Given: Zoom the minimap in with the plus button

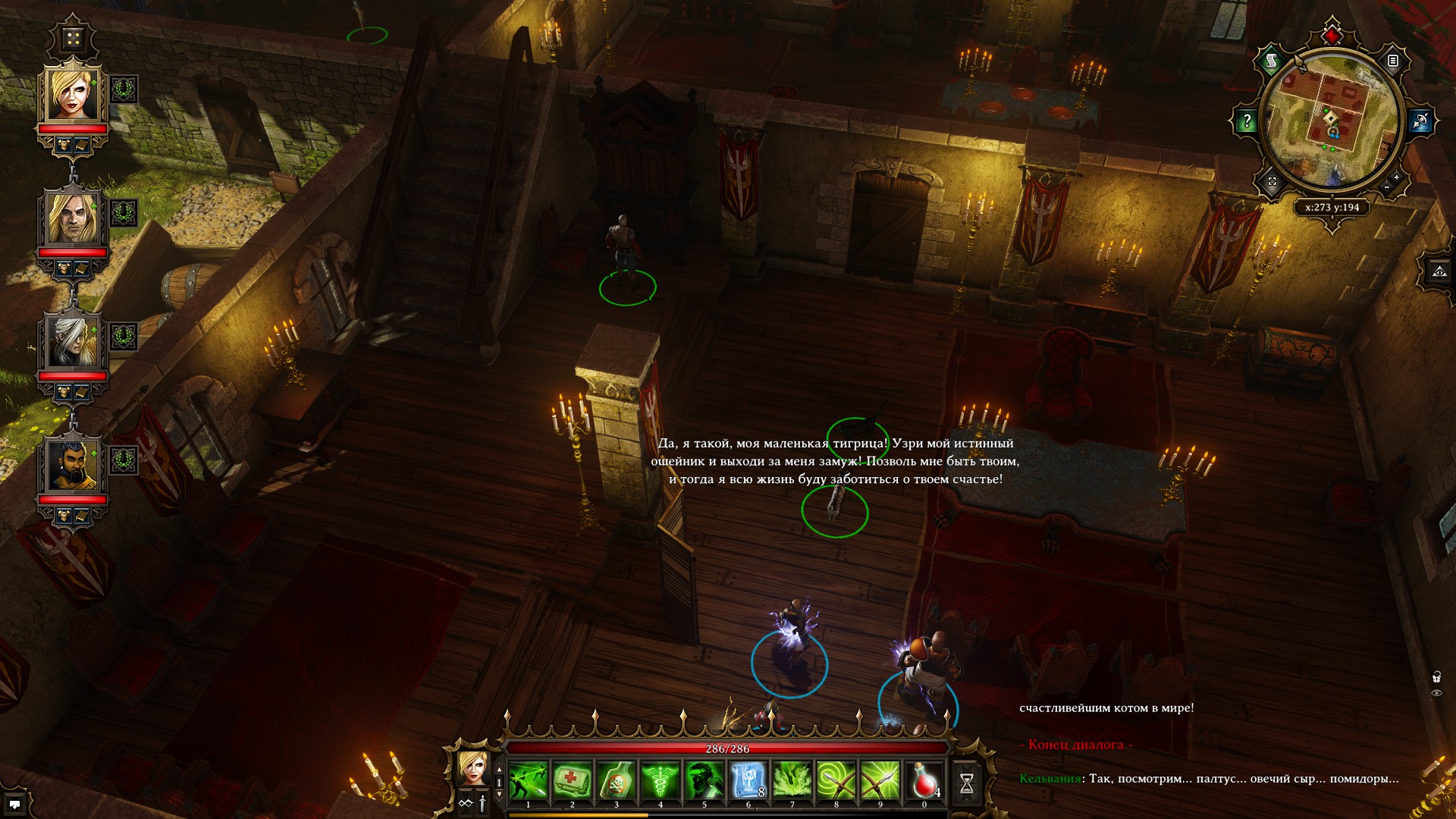Looking at the screenshot, I should coord(1396,177).
